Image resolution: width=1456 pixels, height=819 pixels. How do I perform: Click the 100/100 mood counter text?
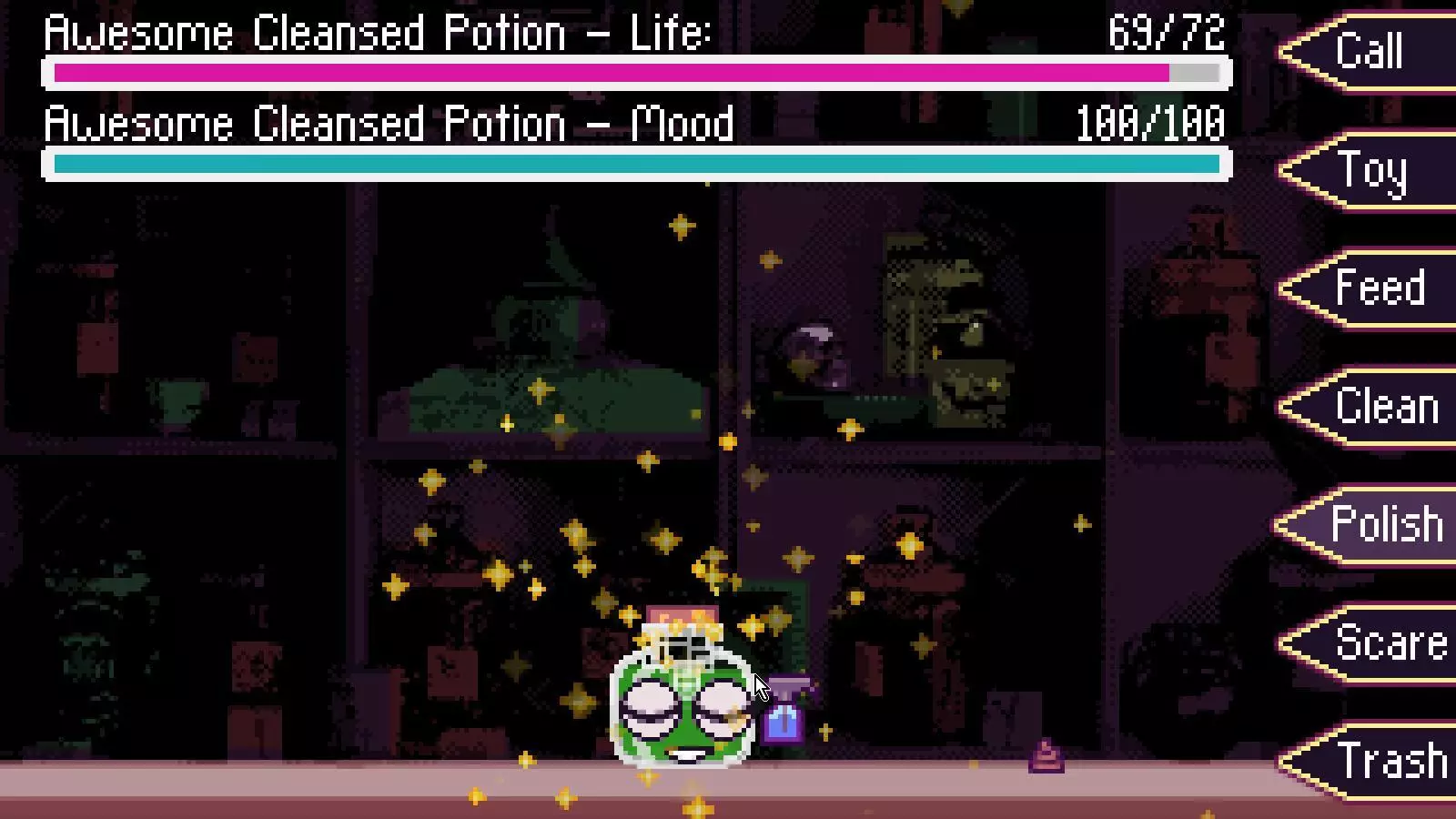click(x=1151, y=121)
